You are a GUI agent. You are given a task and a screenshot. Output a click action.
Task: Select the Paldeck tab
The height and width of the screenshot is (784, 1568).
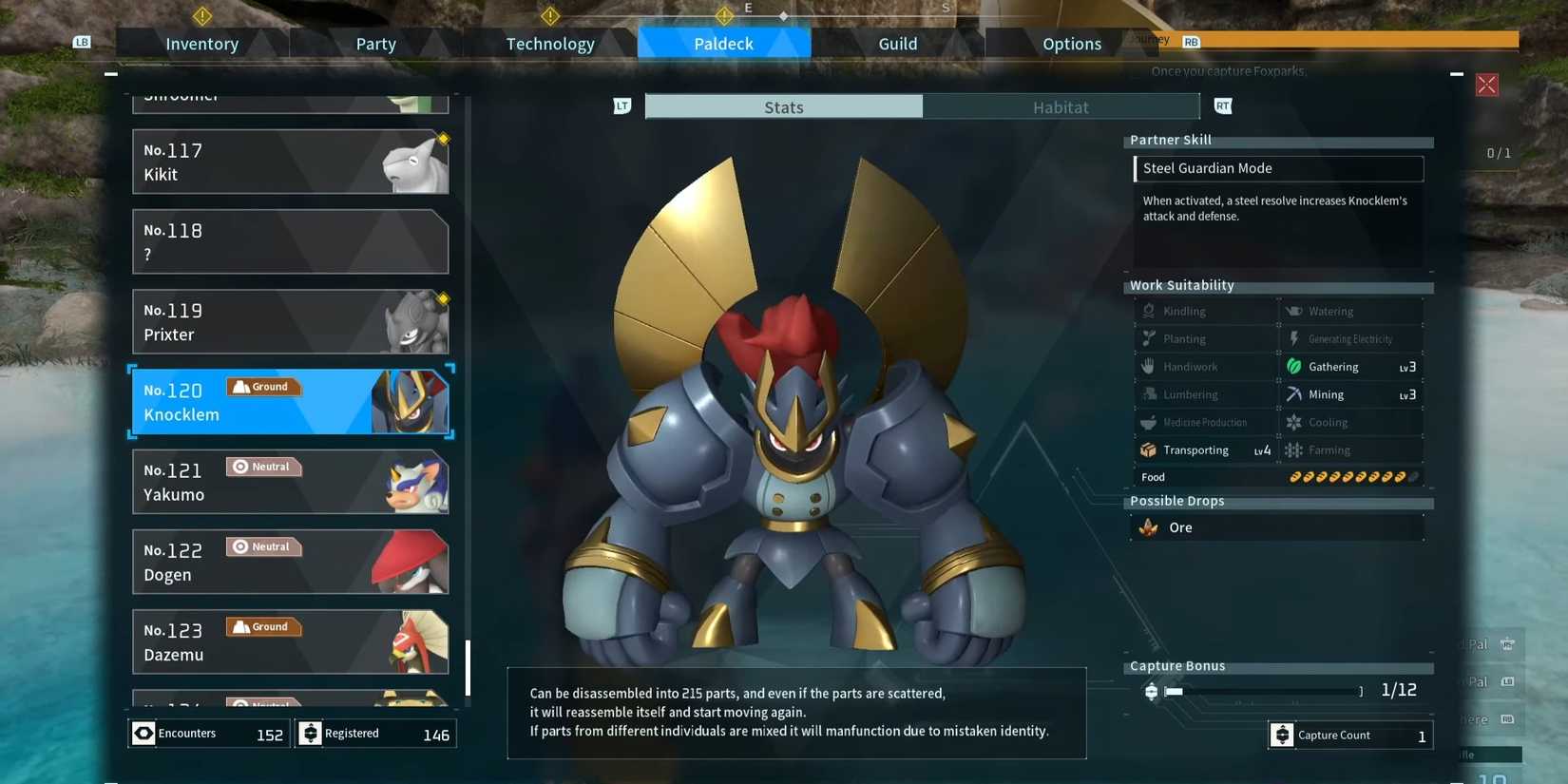tap(723, 44)
